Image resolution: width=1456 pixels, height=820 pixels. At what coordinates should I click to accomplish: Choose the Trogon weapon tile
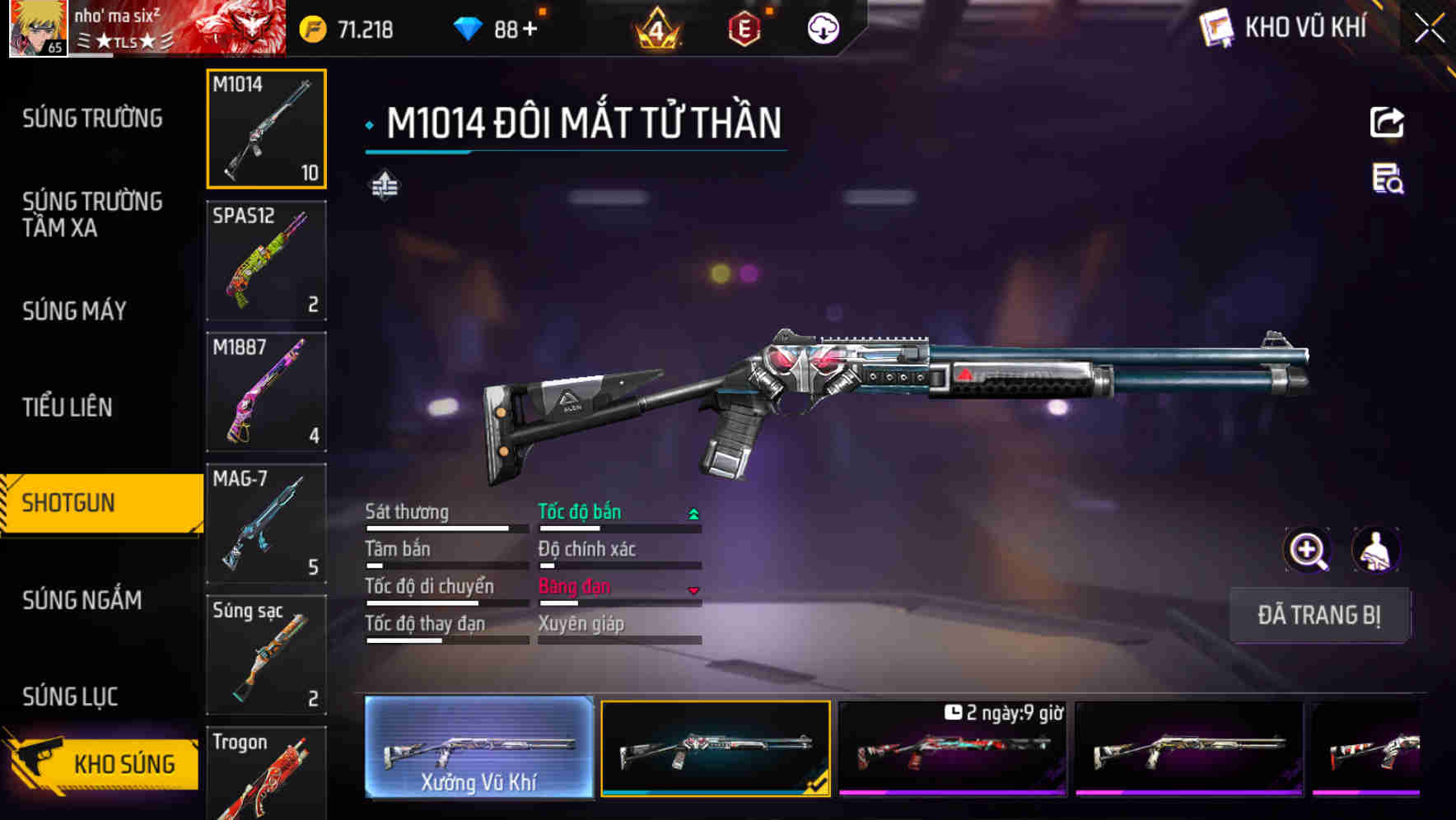[x=266, y=774]
